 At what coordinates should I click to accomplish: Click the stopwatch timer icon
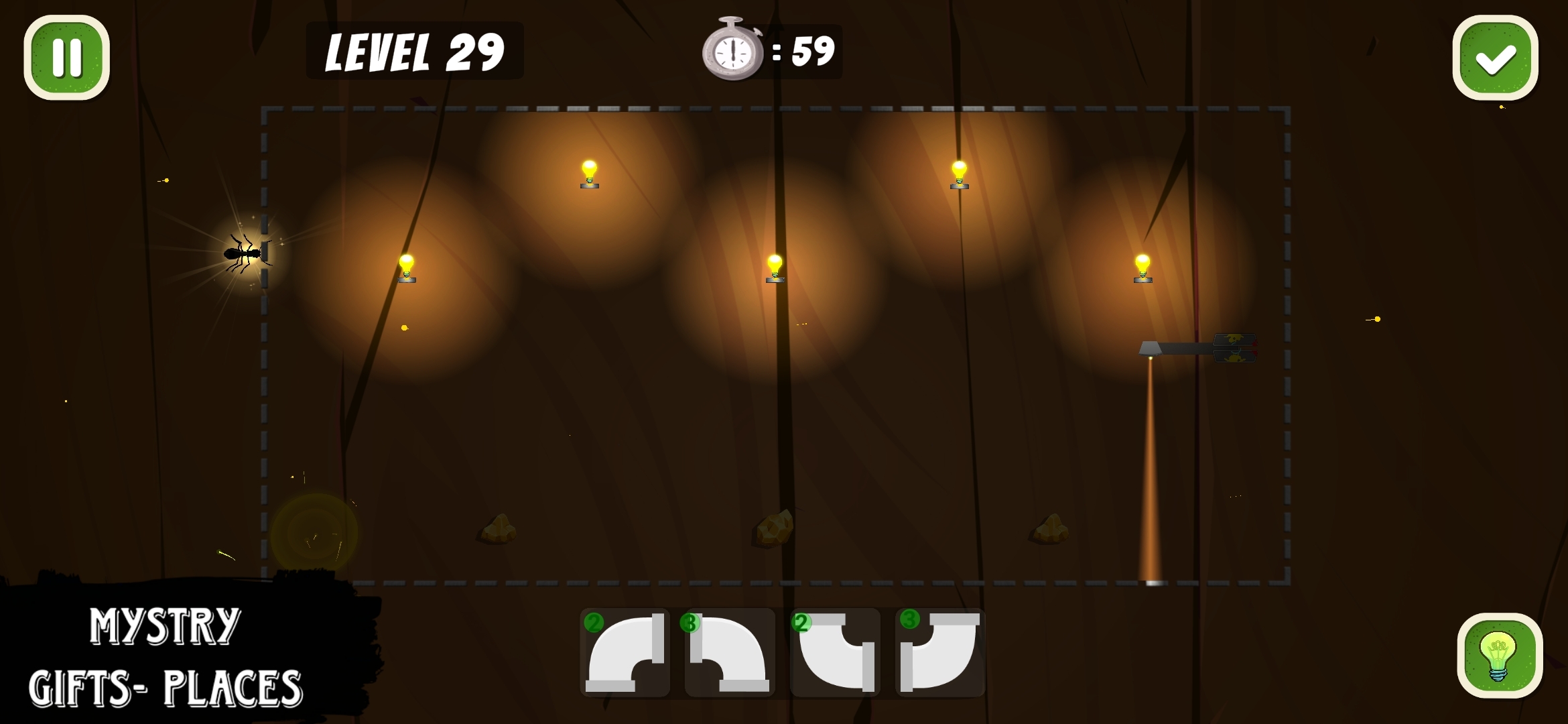tap(735, 50)
